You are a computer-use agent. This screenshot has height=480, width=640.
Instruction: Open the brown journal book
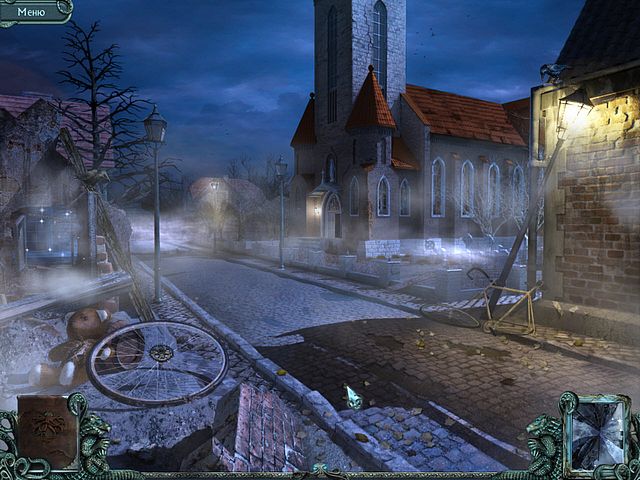(x=46, y=432)
